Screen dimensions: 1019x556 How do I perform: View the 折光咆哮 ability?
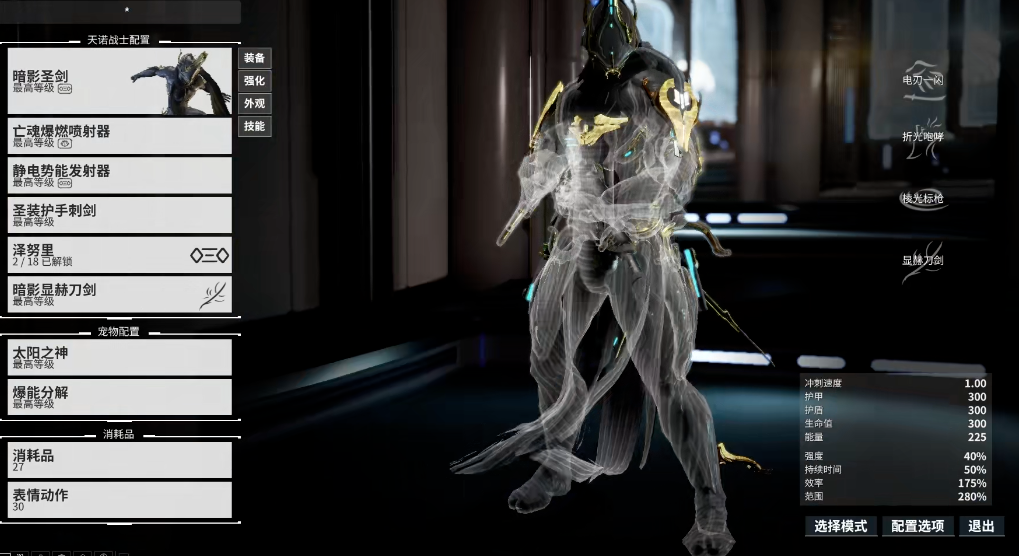click(x=922, y=138)
